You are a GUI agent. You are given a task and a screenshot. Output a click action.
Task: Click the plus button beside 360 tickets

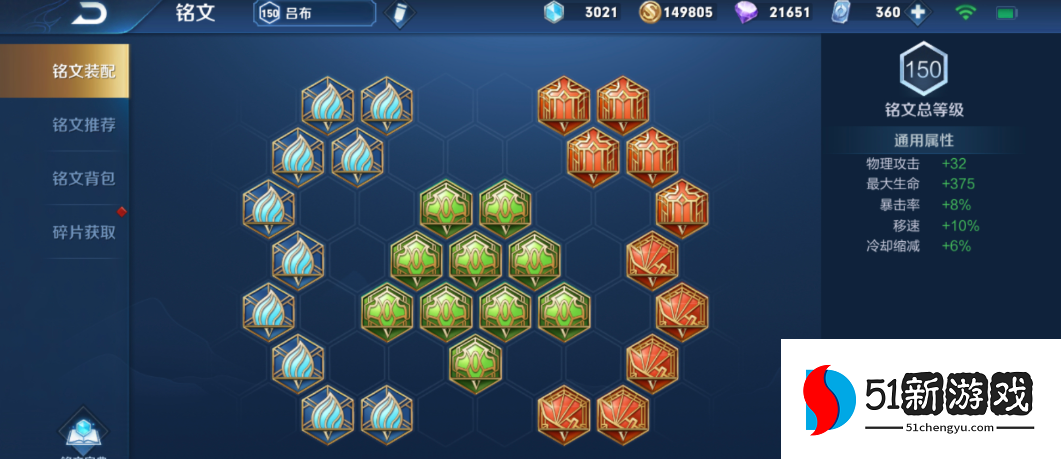tap(918, 13)
